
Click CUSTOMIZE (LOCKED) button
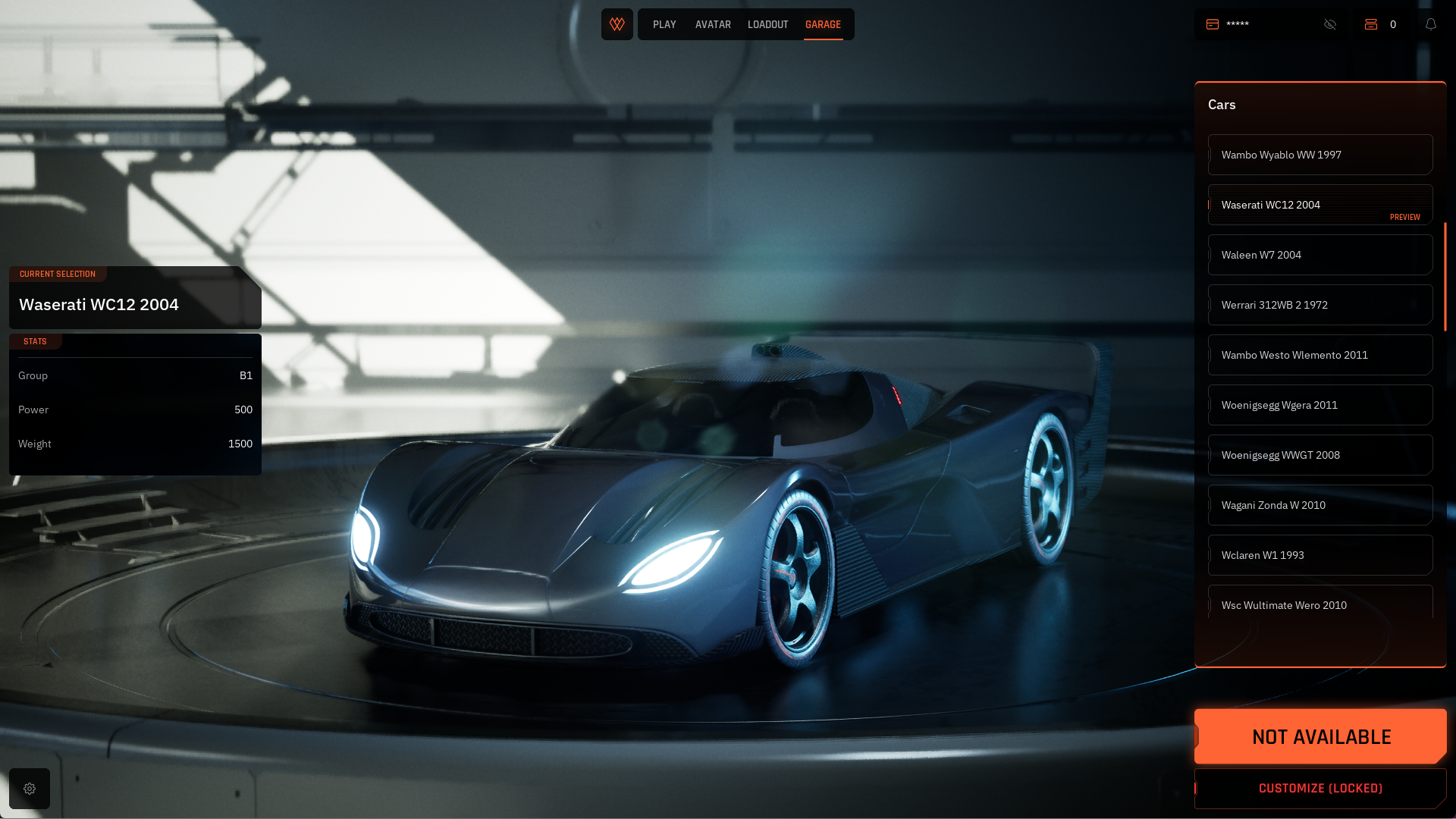pyautogui.click(x=1320, y=789)
